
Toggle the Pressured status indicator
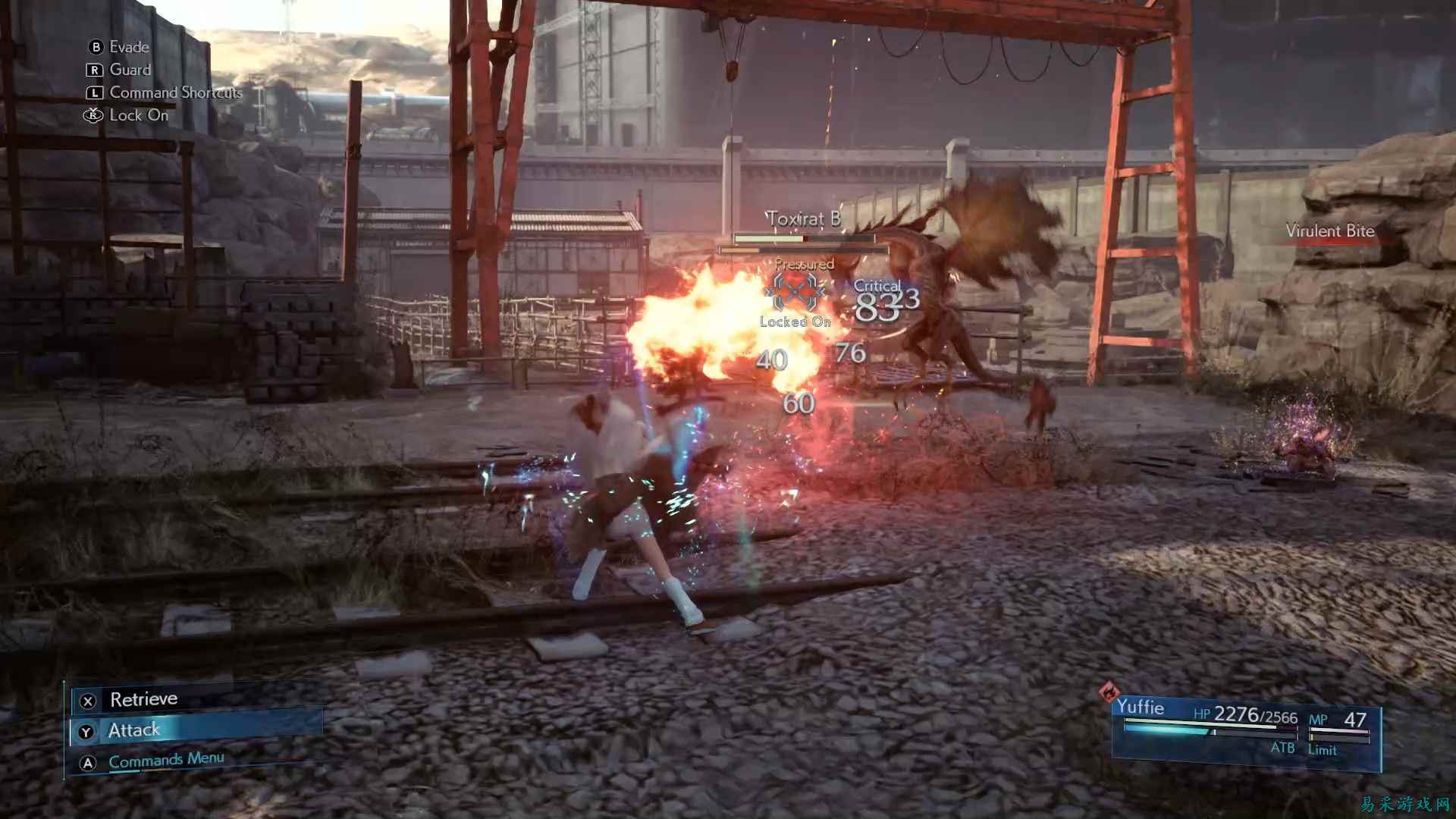pos(803,265)
